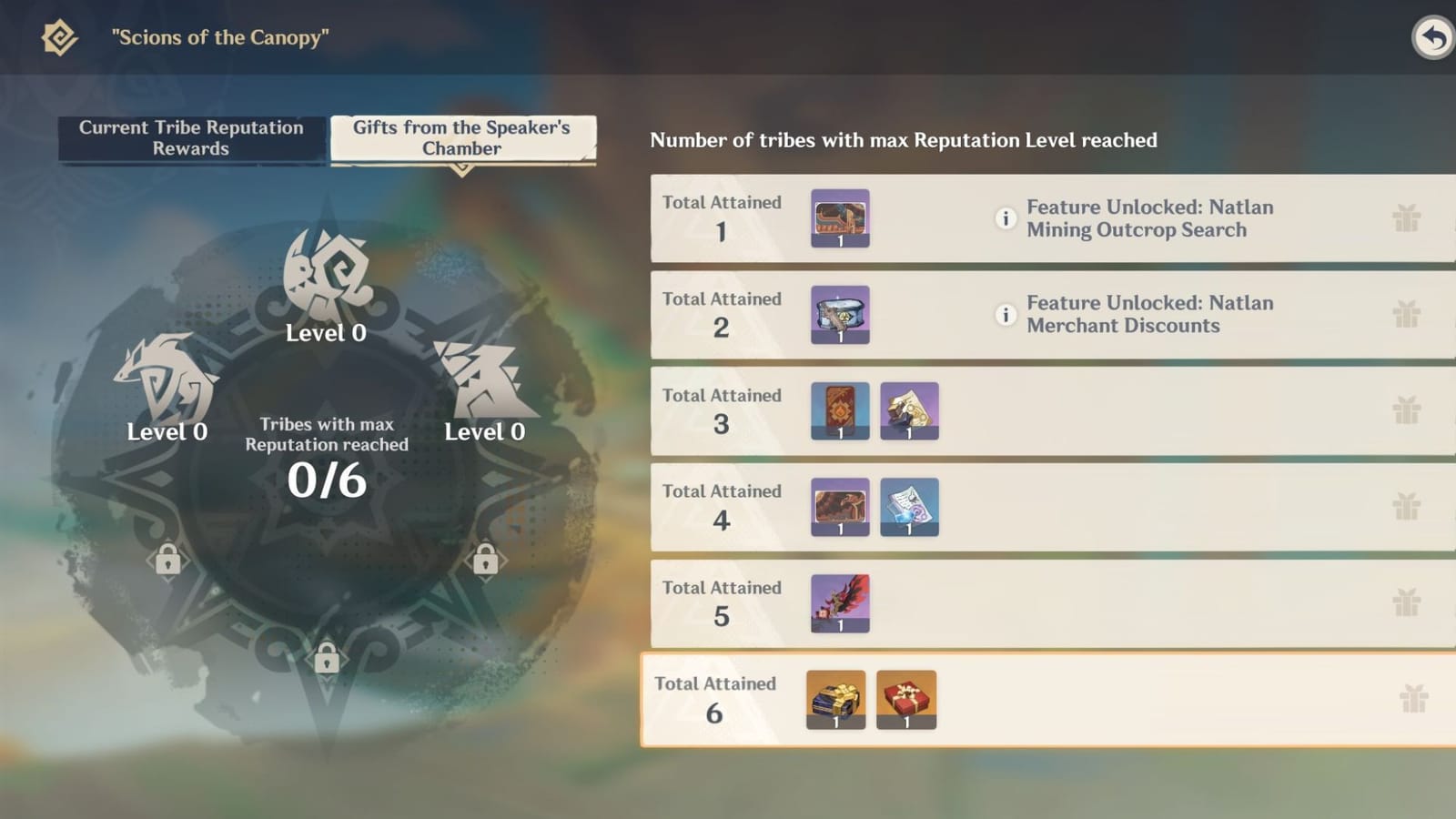The height and width of the screenshot is (819, 1456).
Task: Click the padlock under the right tribe emblem
Action: click(x=485, y=559)
